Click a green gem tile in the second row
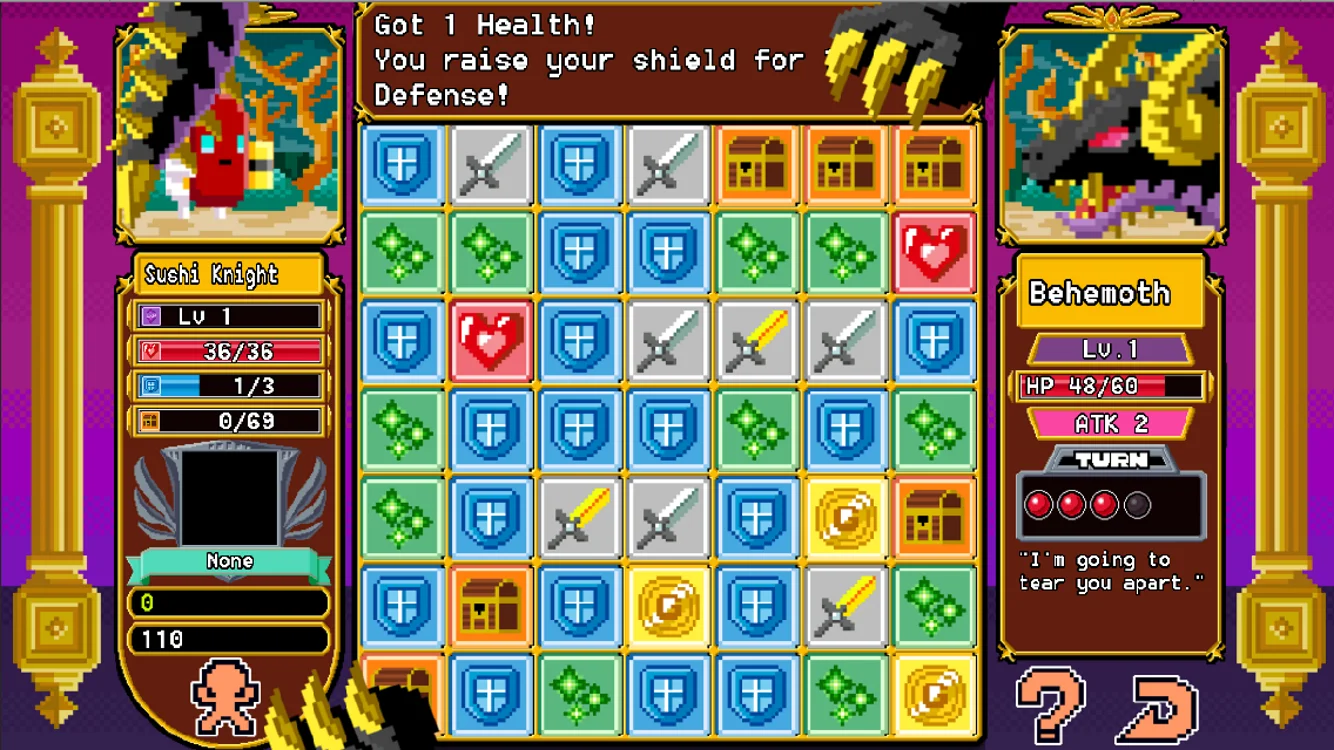 coord(403,253)
